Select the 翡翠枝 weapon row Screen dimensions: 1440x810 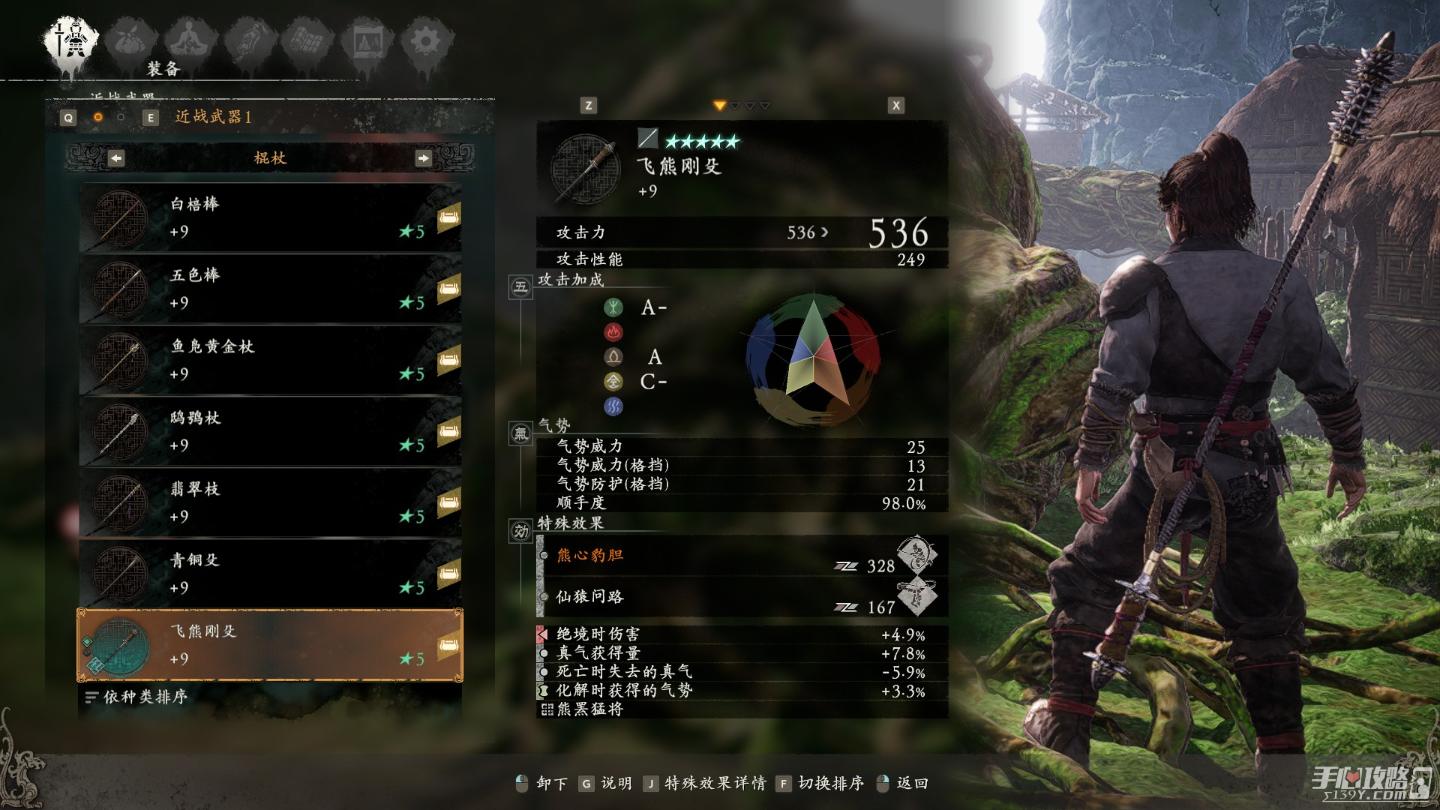(x=270, y=502)
